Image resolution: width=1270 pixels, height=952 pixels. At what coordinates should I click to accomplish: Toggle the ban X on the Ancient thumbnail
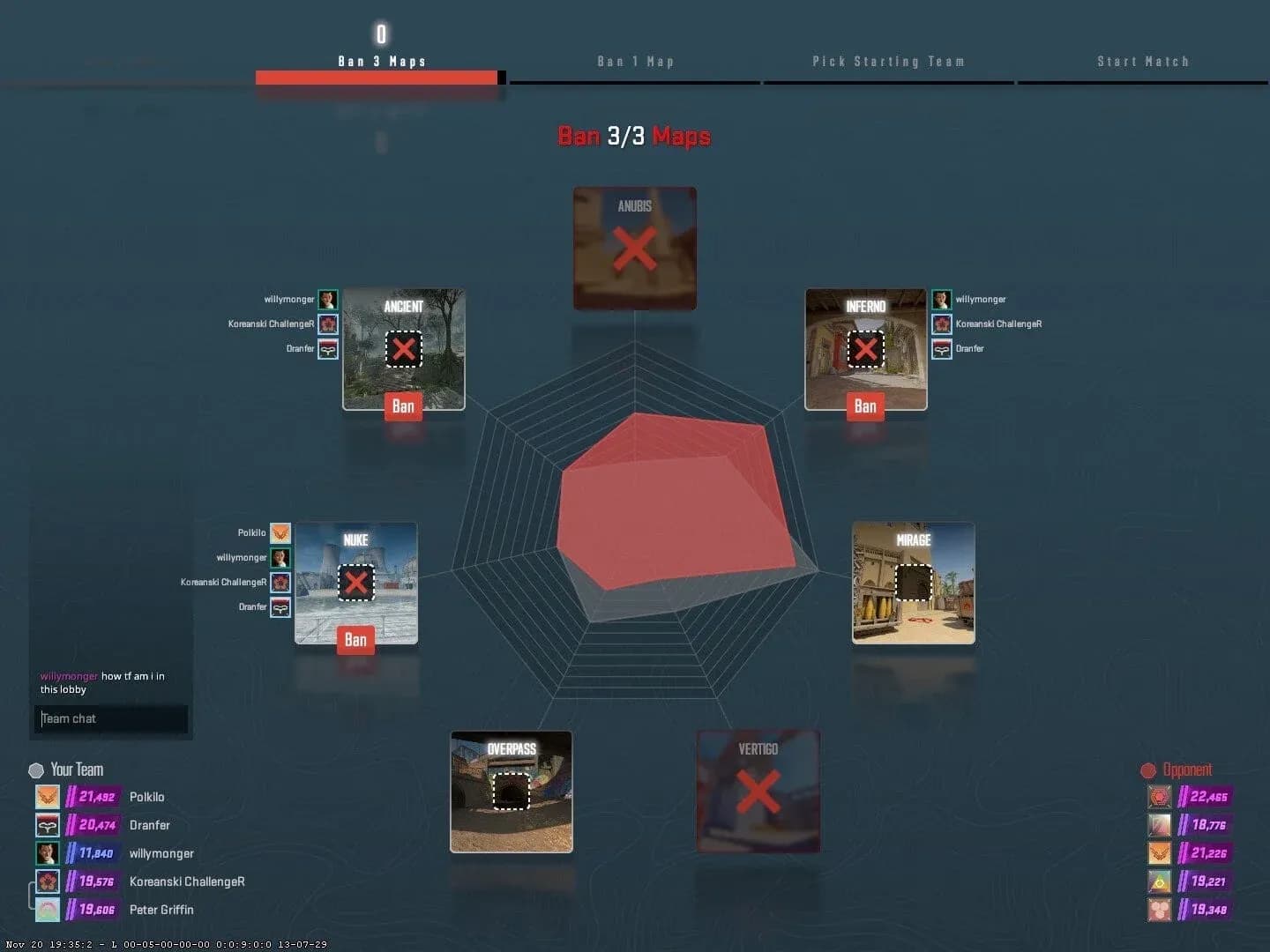[x=404, y=350]
